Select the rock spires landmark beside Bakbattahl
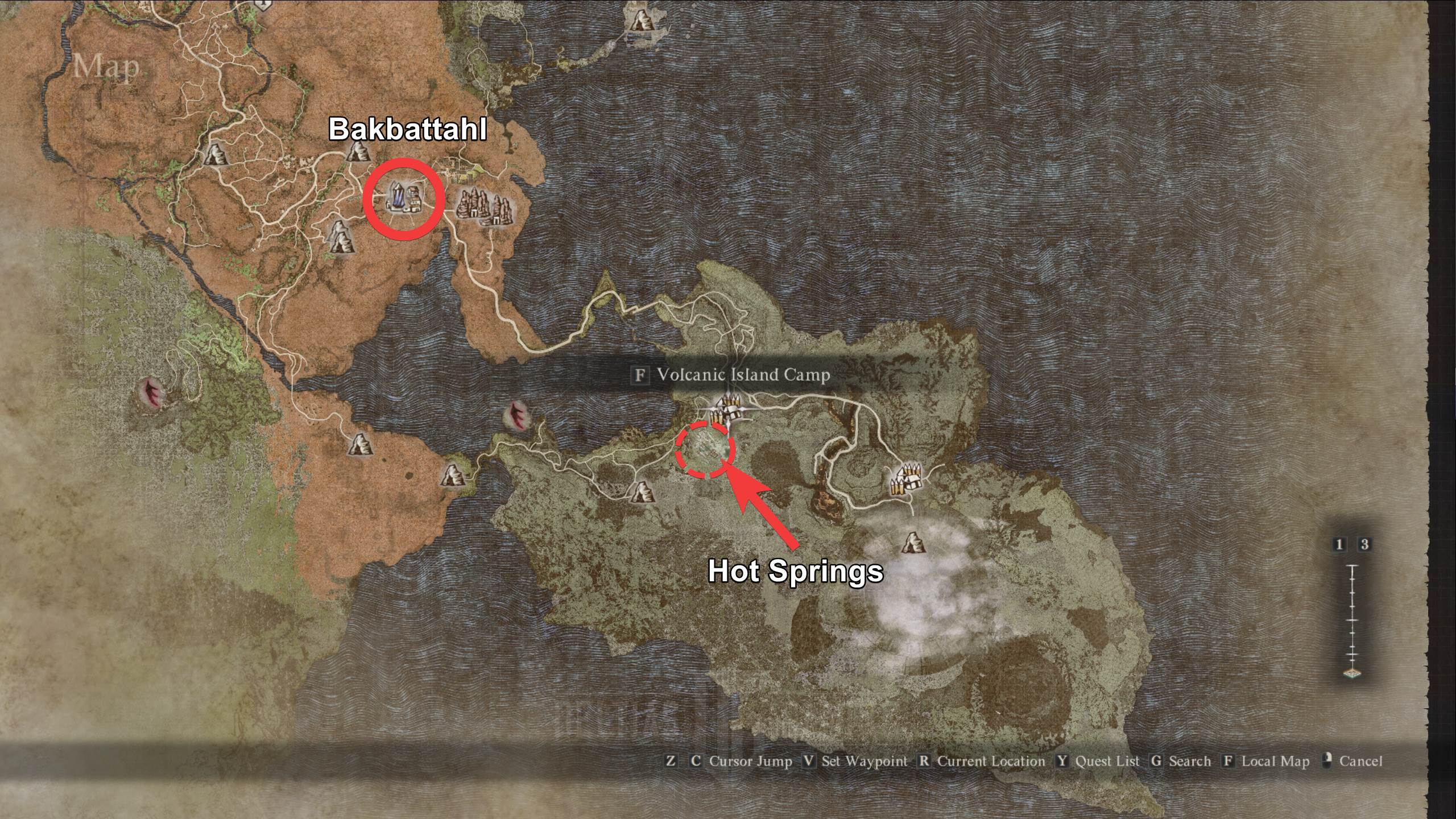The width and height of the screenshot is (1456, 819). [x=485, y=206]
